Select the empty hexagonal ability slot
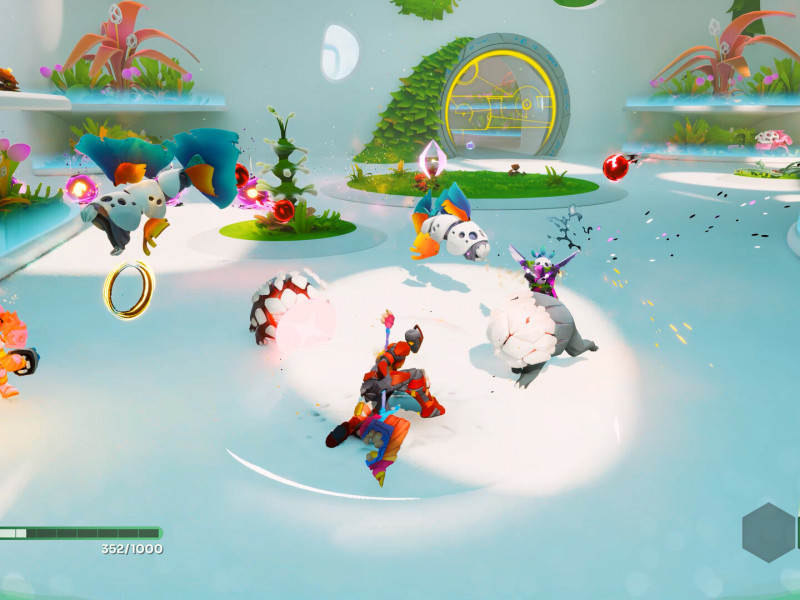Image resolution: width=800 pixels, height=600 pixels. pyautogui.click(x=769, y=532)
